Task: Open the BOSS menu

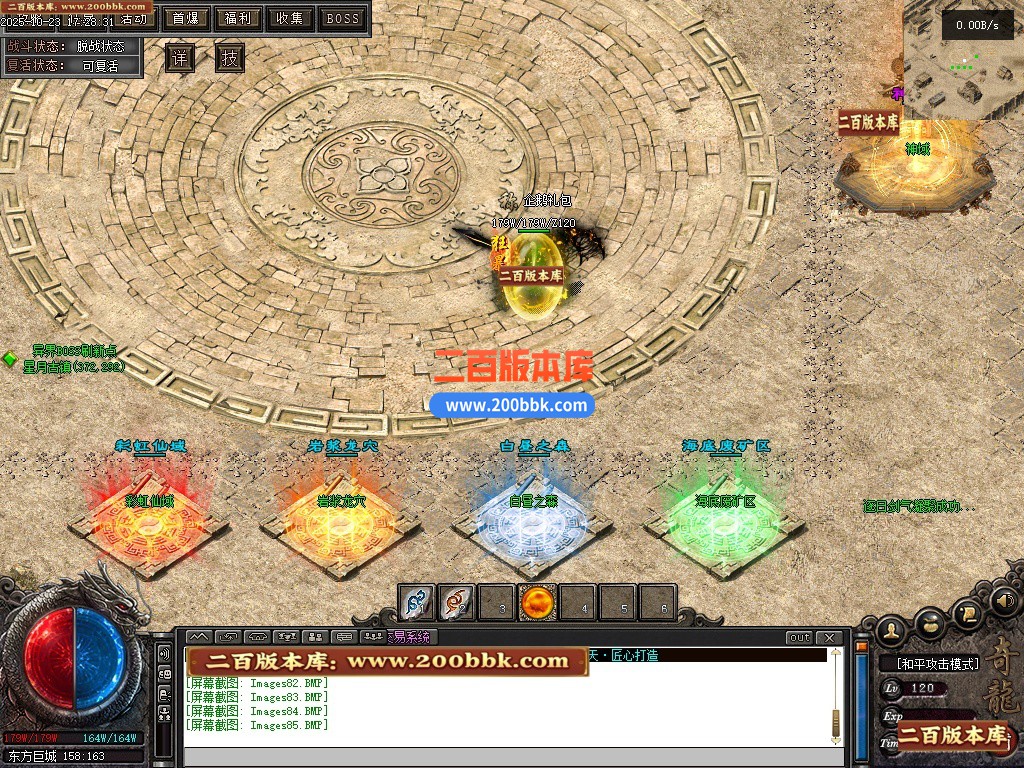Action: tap(343, 18)
